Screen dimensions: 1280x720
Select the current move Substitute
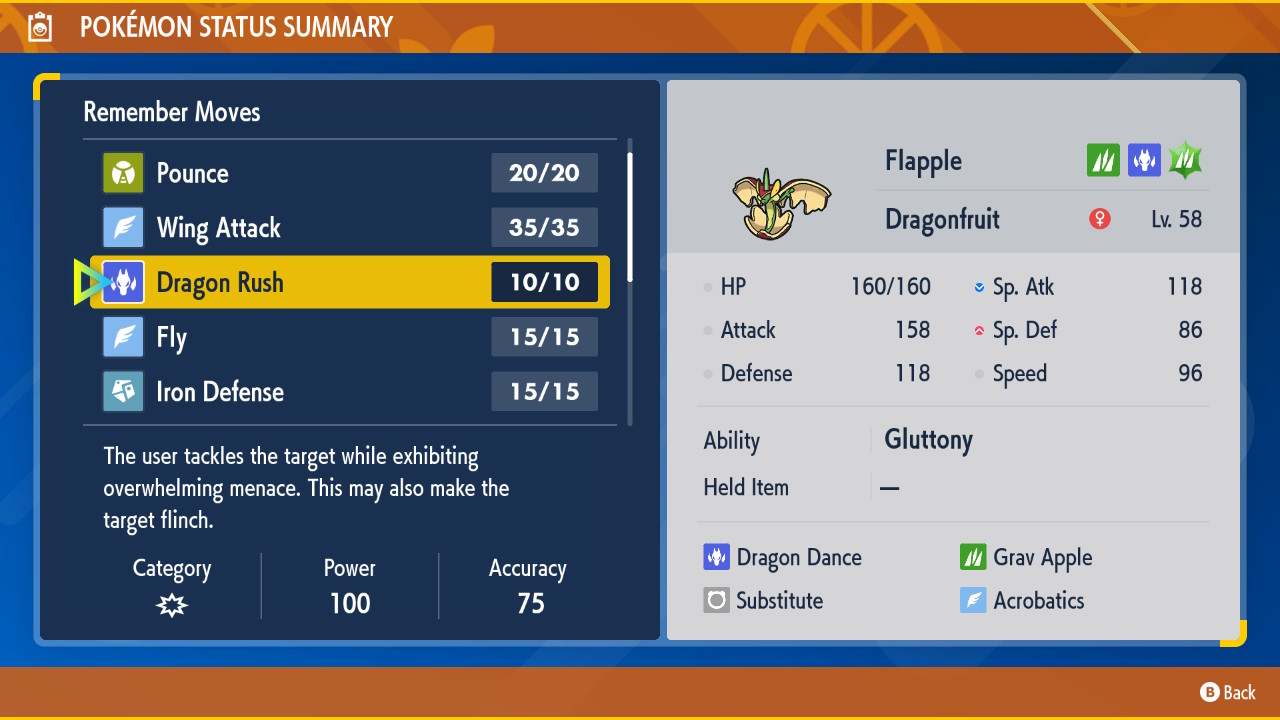click(x=764, y=600)
